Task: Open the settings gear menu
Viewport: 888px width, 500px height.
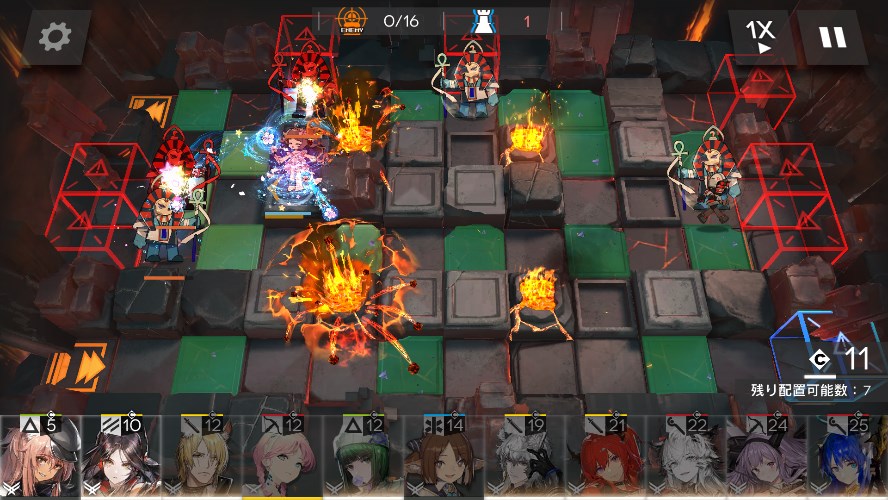Action: point(56,37)
